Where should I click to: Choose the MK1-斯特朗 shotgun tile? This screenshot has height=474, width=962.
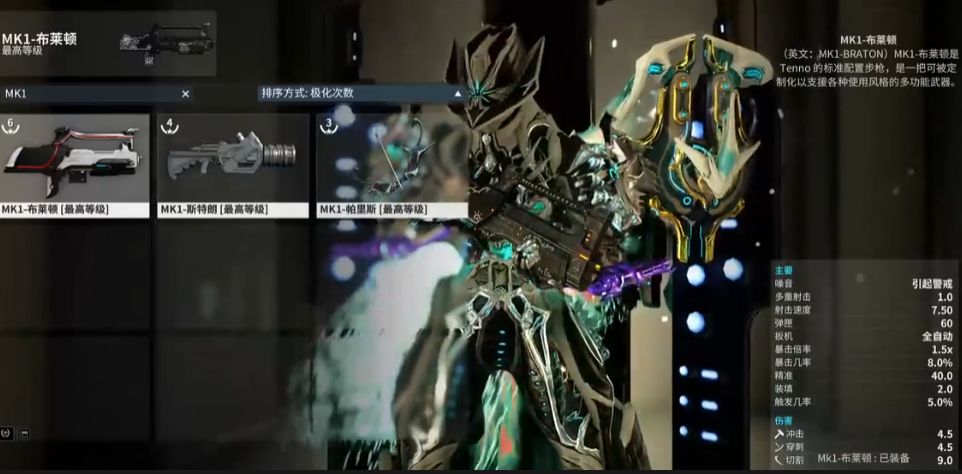coord(232,165)
